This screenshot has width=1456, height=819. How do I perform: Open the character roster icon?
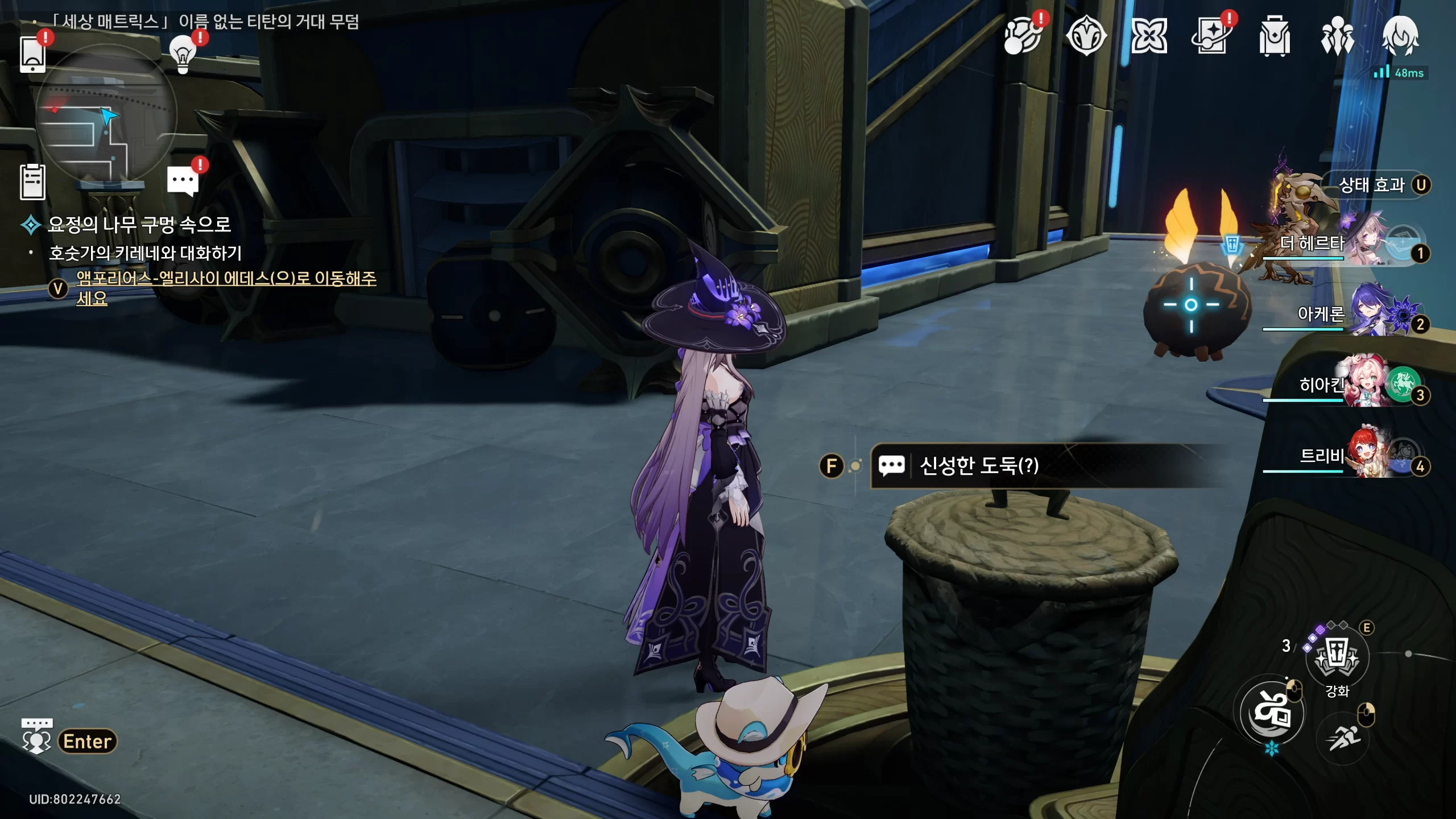pyautogui.click(x=1337, y=36)
